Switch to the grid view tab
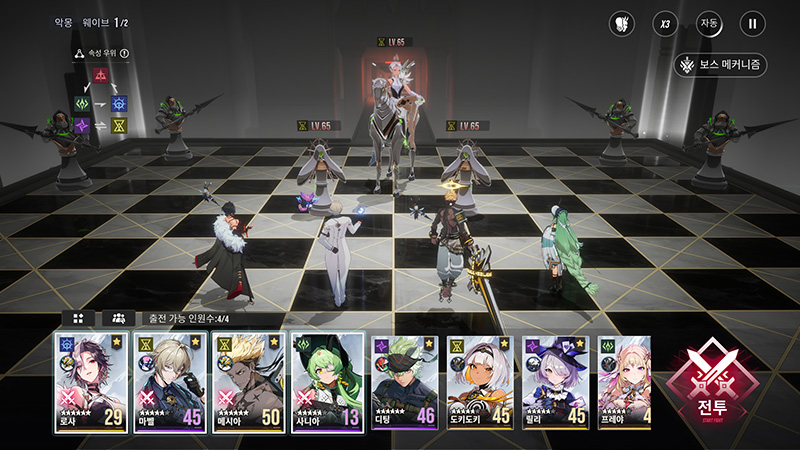 click(78, 318)
